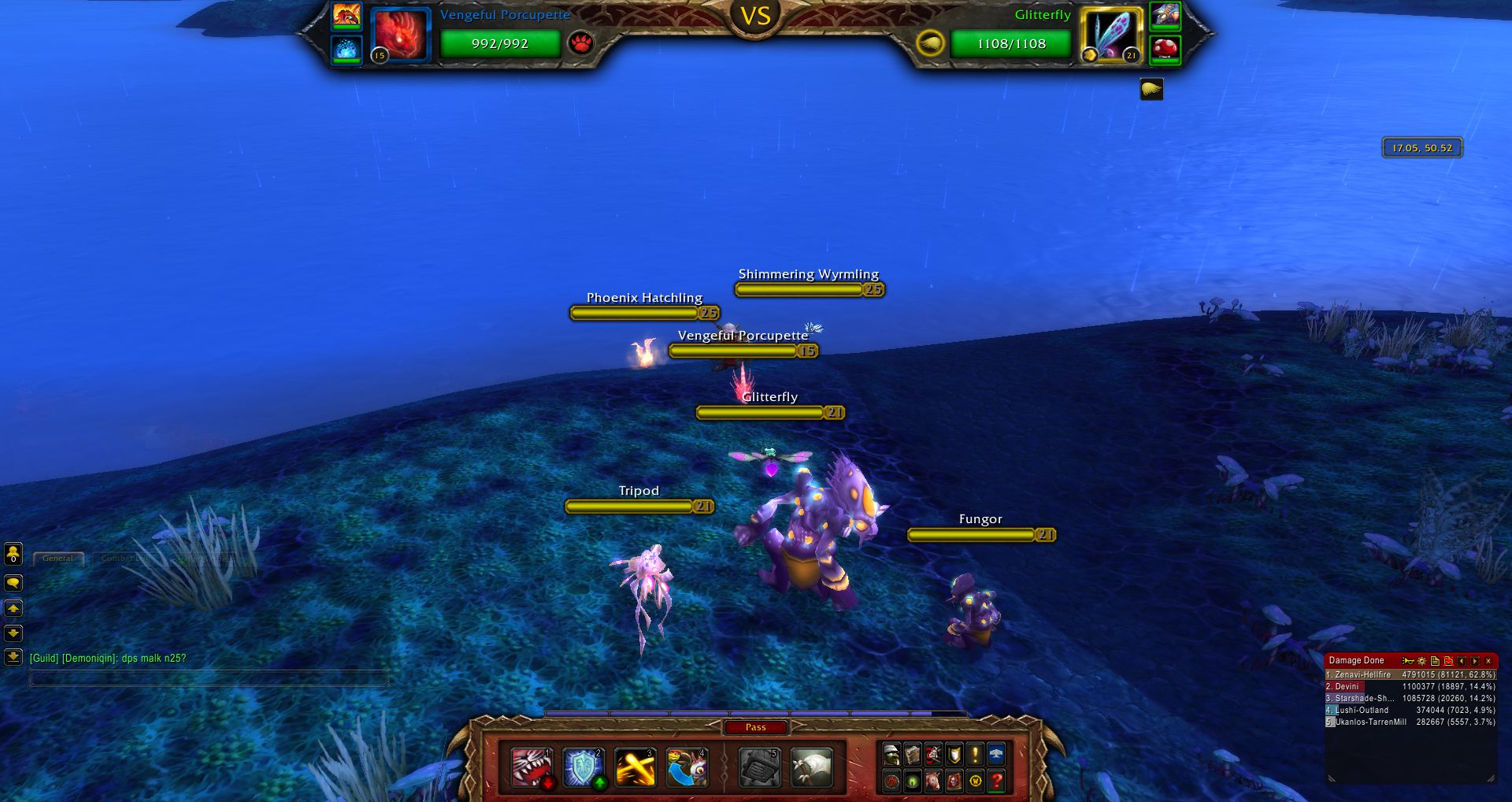
Task: Select the enemy Glitterfly portrait
Action: click(1110, 34)
